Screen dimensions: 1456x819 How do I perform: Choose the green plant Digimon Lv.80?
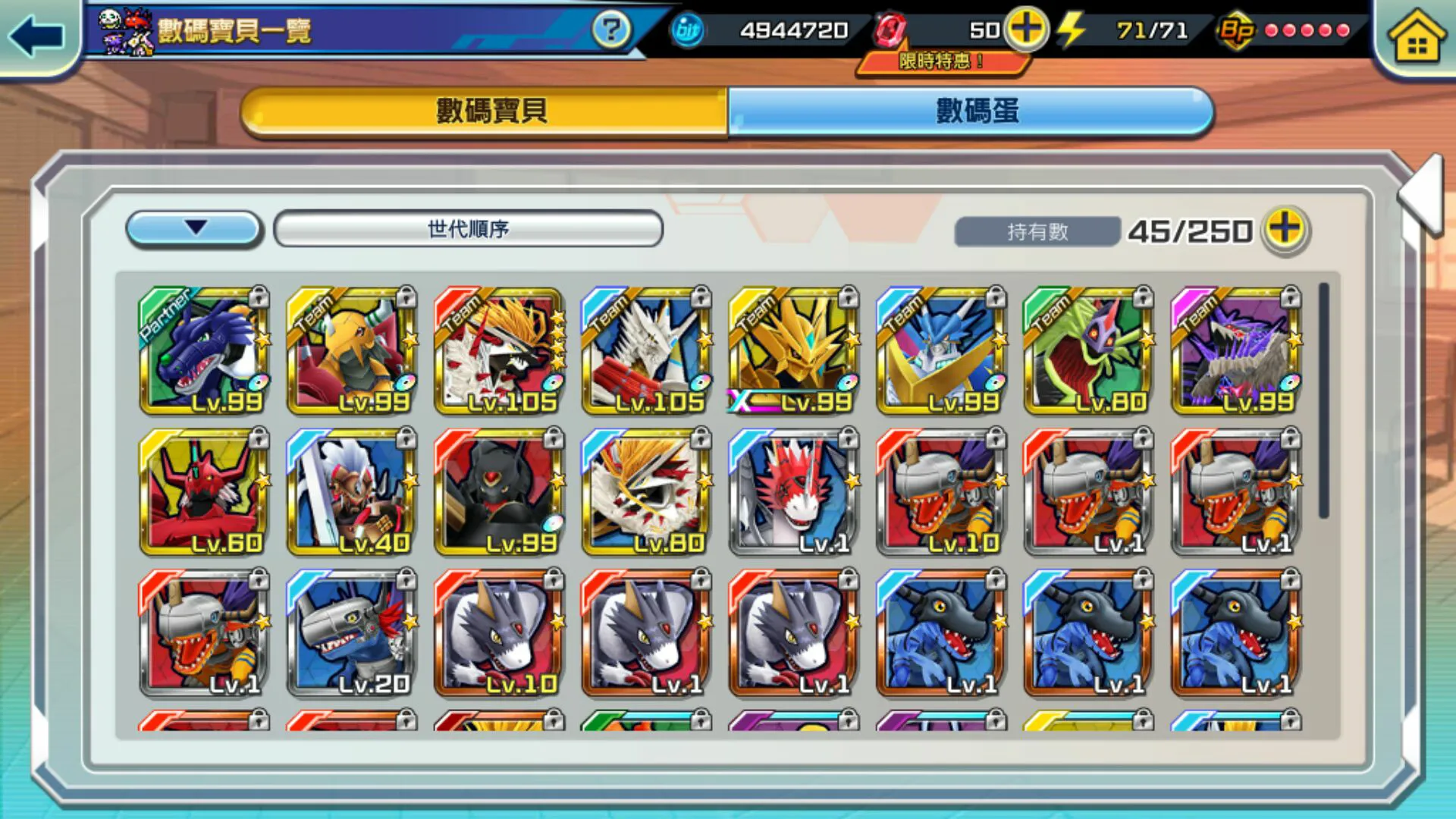(x=1087, y=351)
